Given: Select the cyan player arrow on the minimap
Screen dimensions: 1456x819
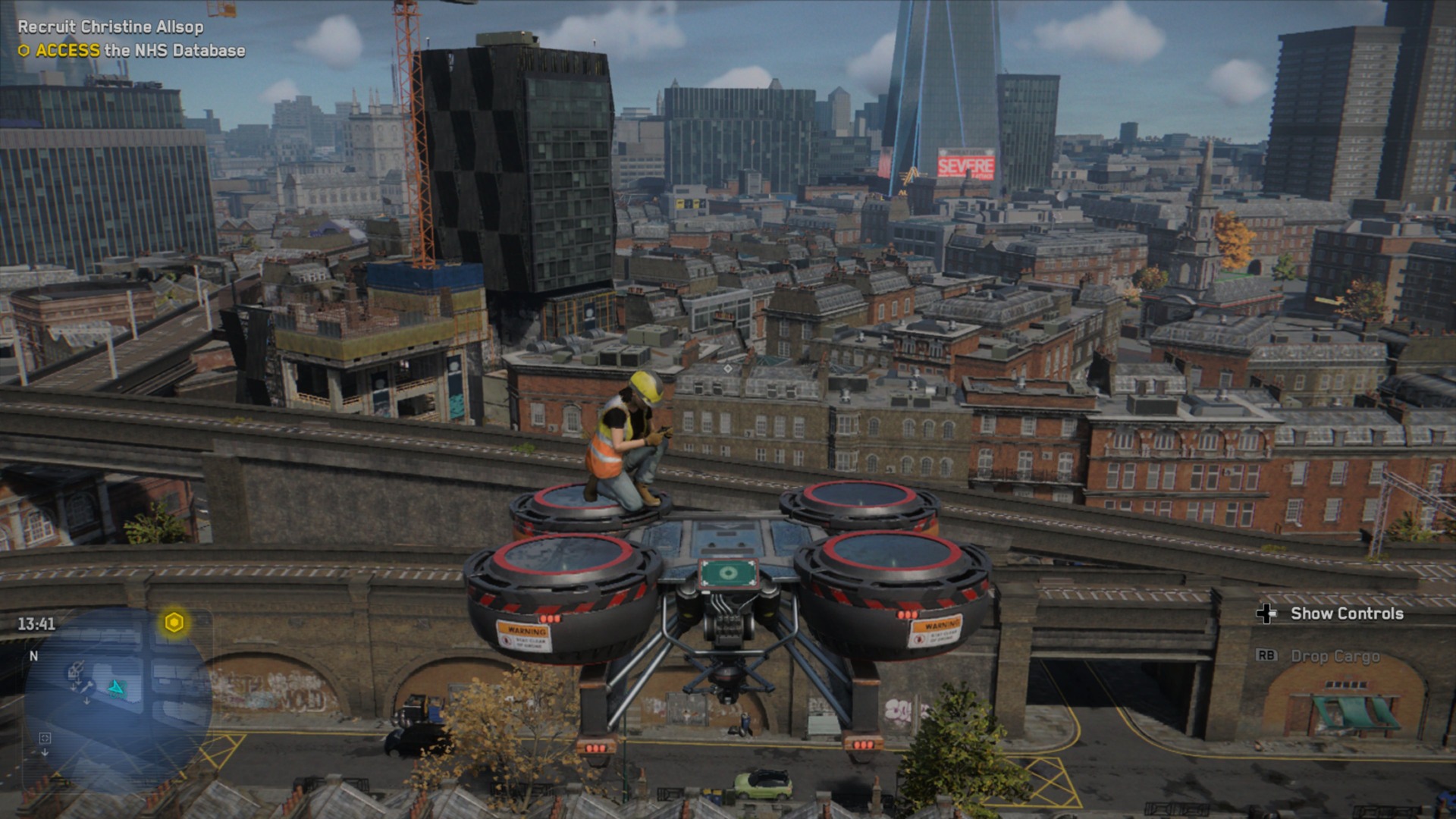Looking at the screenshot, I should 117,689.
